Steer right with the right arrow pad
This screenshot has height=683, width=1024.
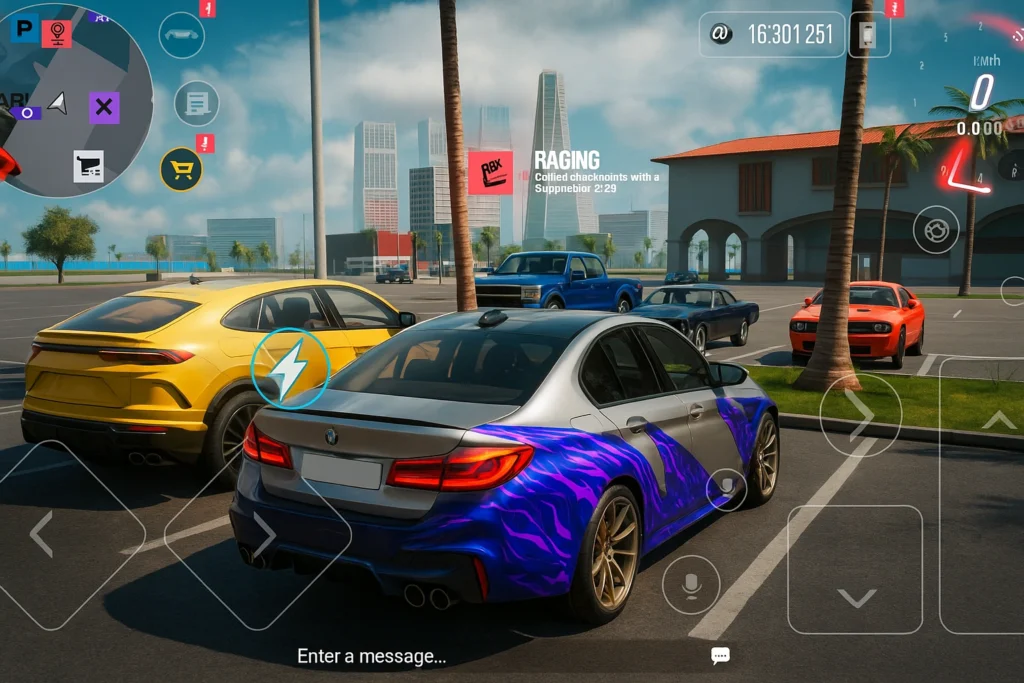click(260, 534)
